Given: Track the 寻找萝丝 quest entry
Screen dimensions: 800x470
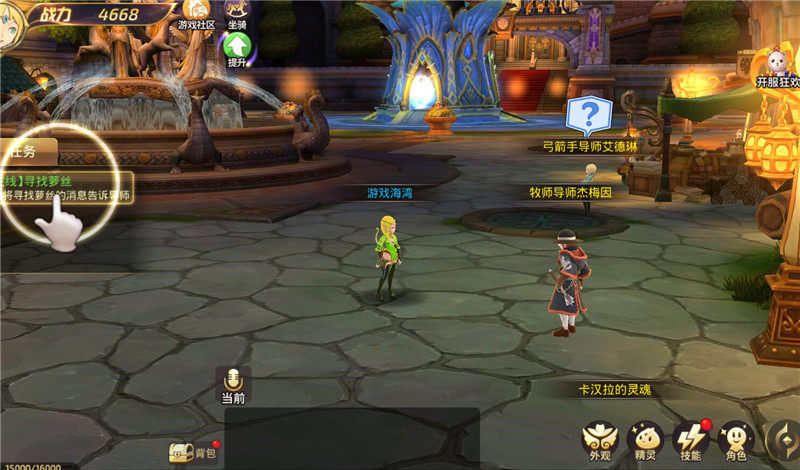Looking at the screenshot, I should (x=66, y=188).
